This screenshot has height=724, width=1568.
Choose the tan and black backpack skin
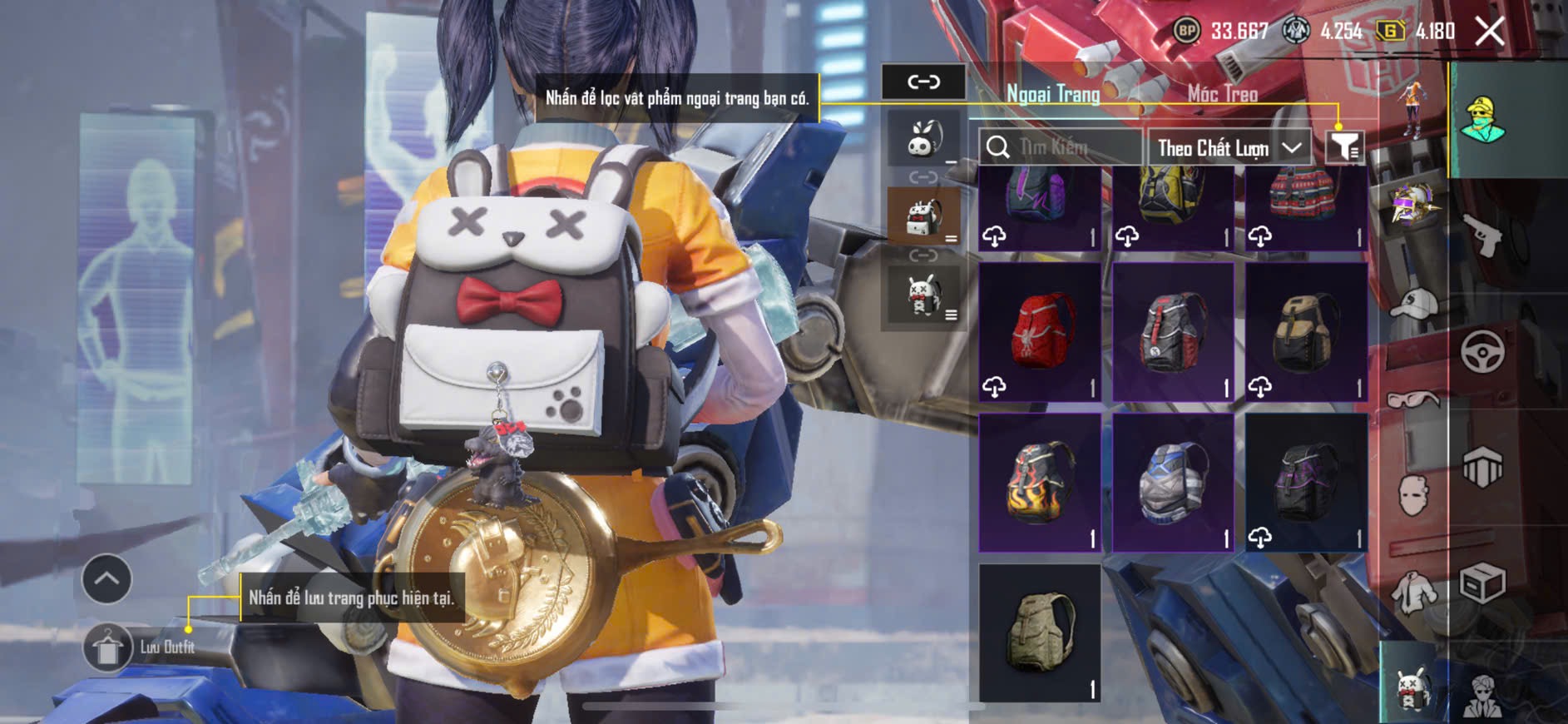click(1306, 332)
